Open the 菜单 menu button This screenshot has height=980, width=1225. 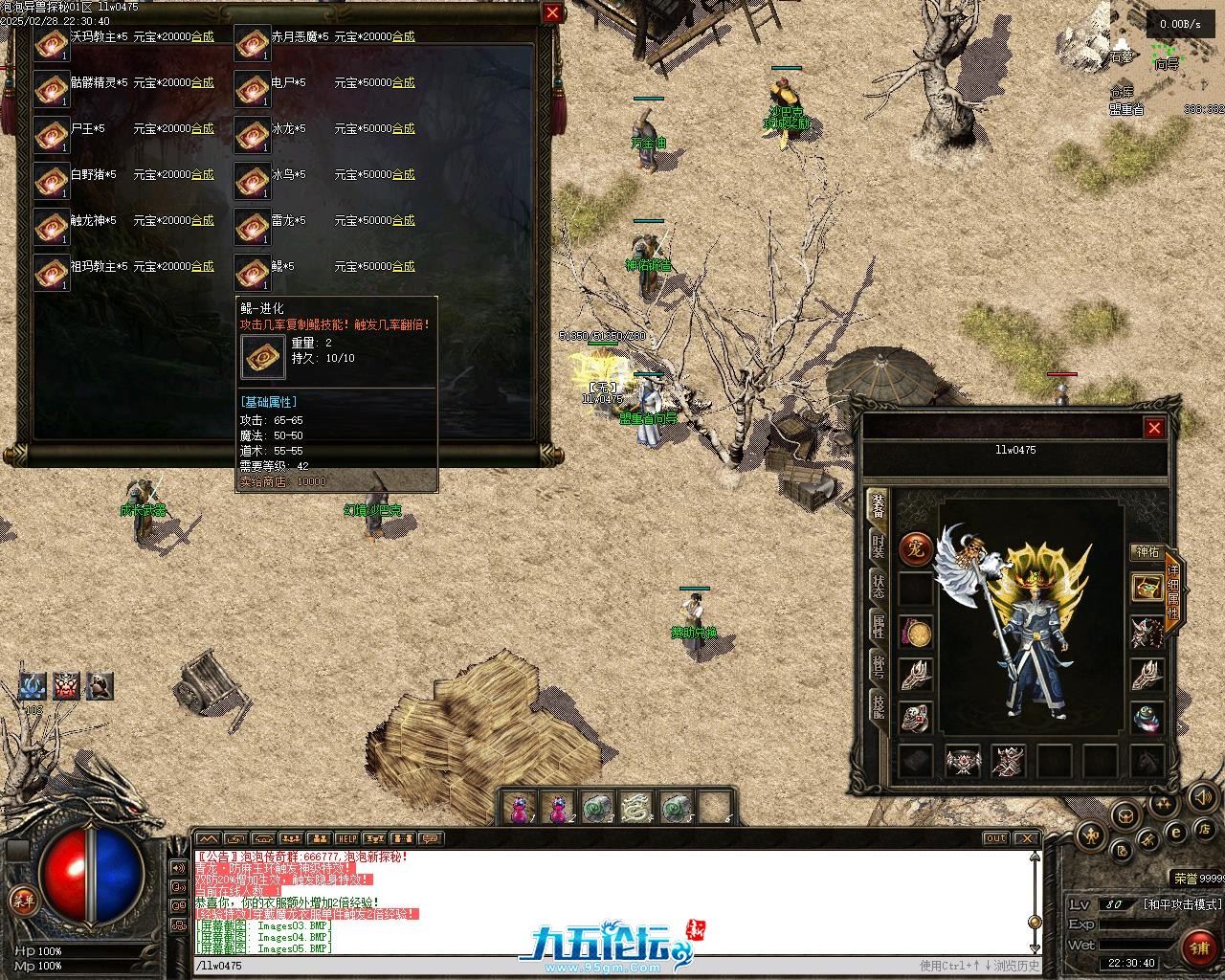coord(22,901)
